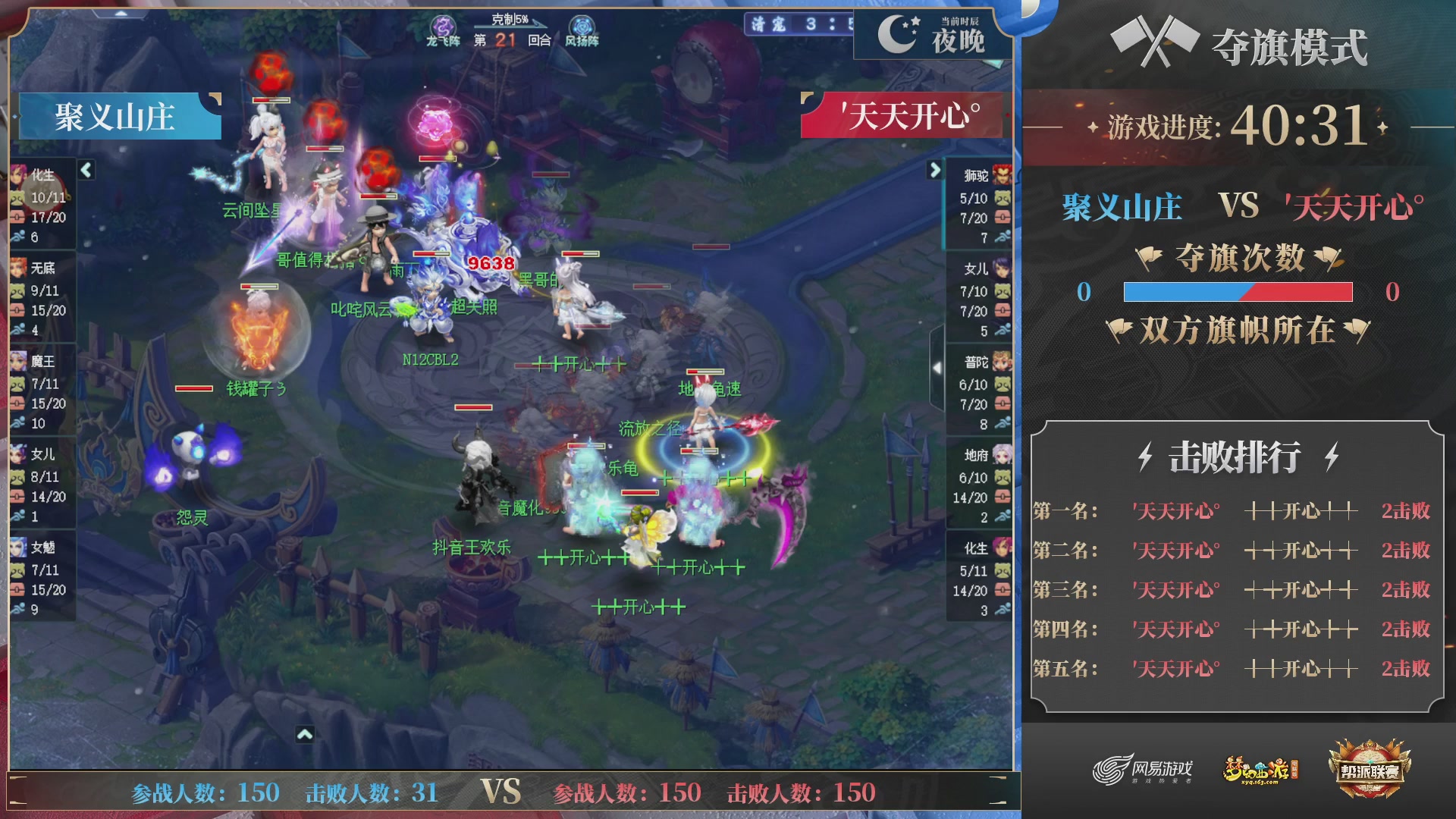Click the 双方旗帜所在 label
1456x819 pixels.
click(x=1238, y=329)
